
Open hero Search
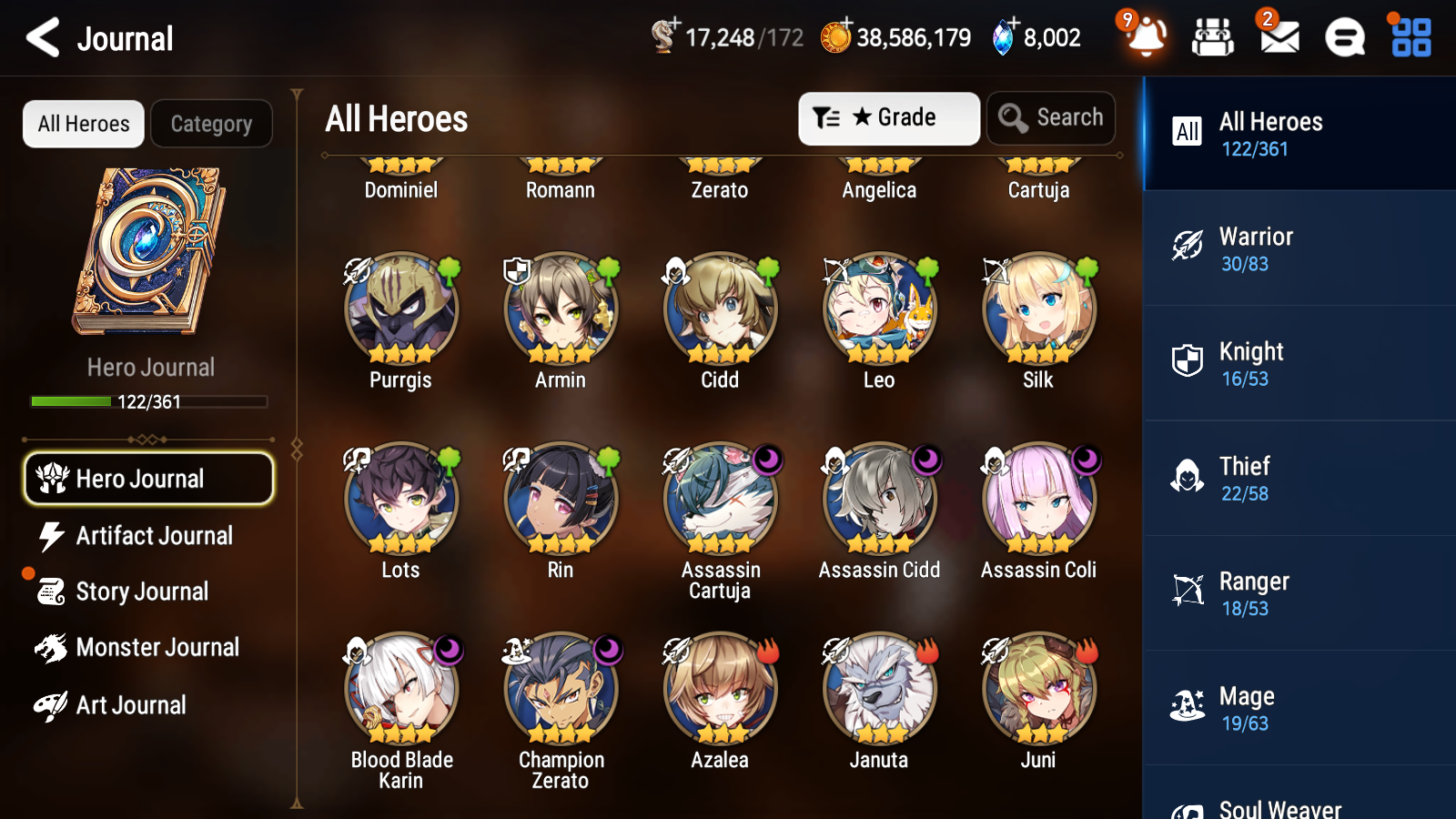(x=1051, y=117)
